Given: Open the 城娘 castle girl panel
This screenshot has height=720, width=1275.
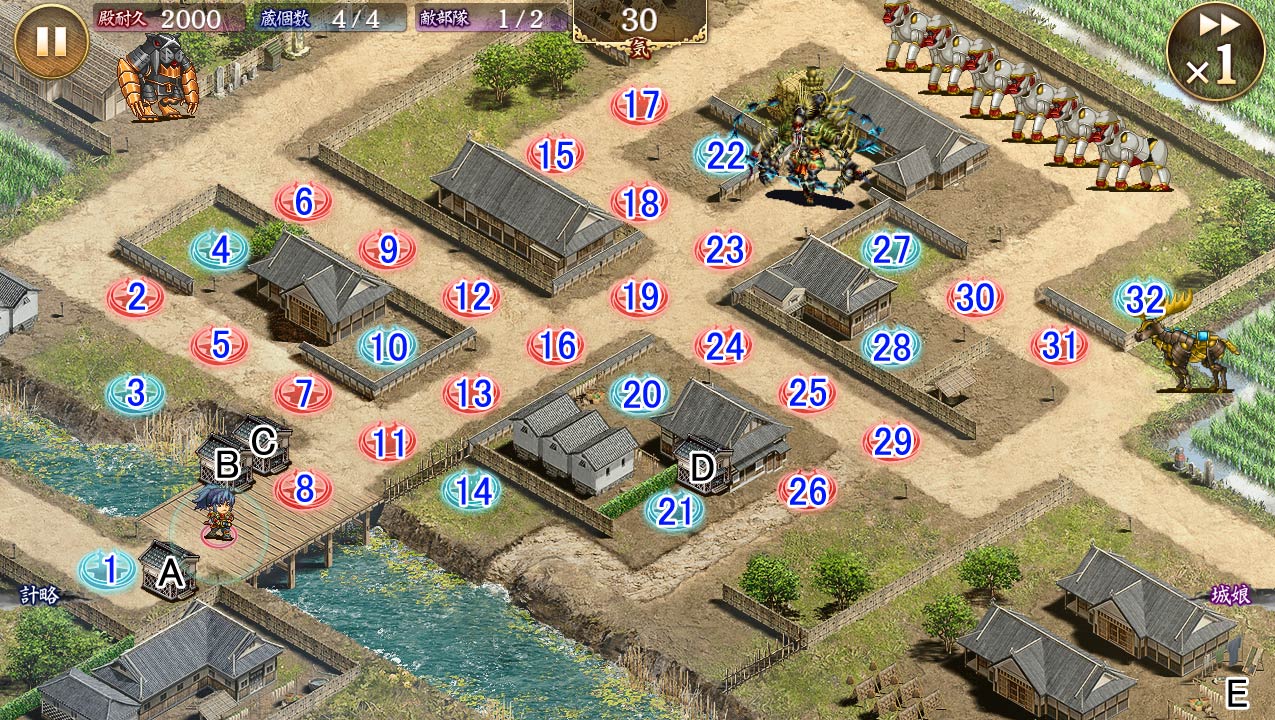Looking at the screenshot, I should point(1230,596).
